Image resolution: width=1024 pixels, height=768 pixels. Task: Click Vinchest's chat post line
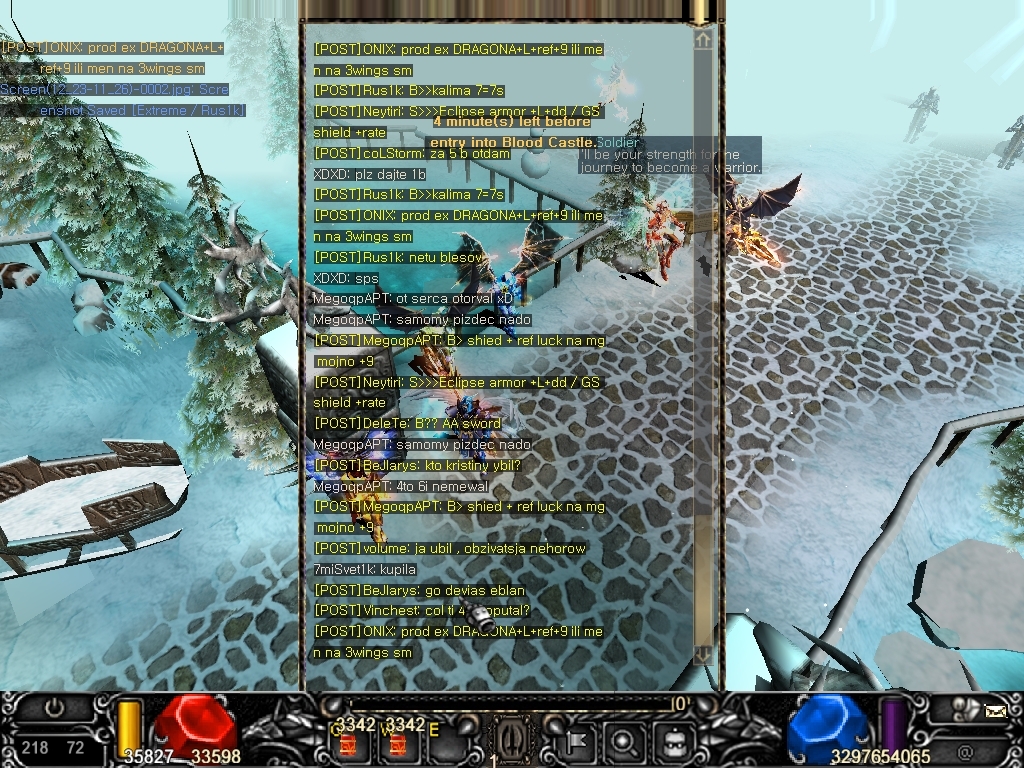coord(422,610)
